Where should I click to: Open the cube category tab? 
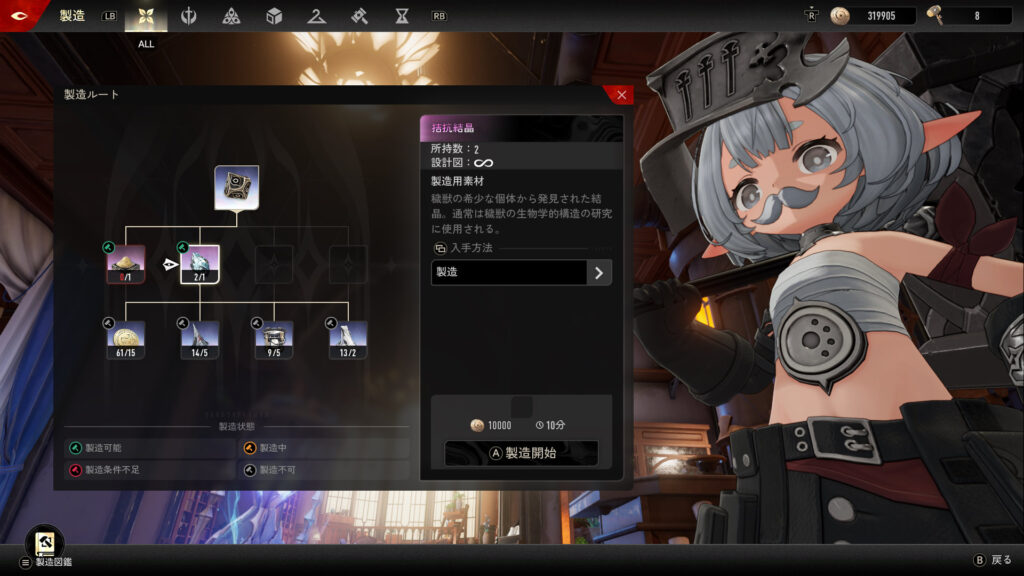pos(274,16)
